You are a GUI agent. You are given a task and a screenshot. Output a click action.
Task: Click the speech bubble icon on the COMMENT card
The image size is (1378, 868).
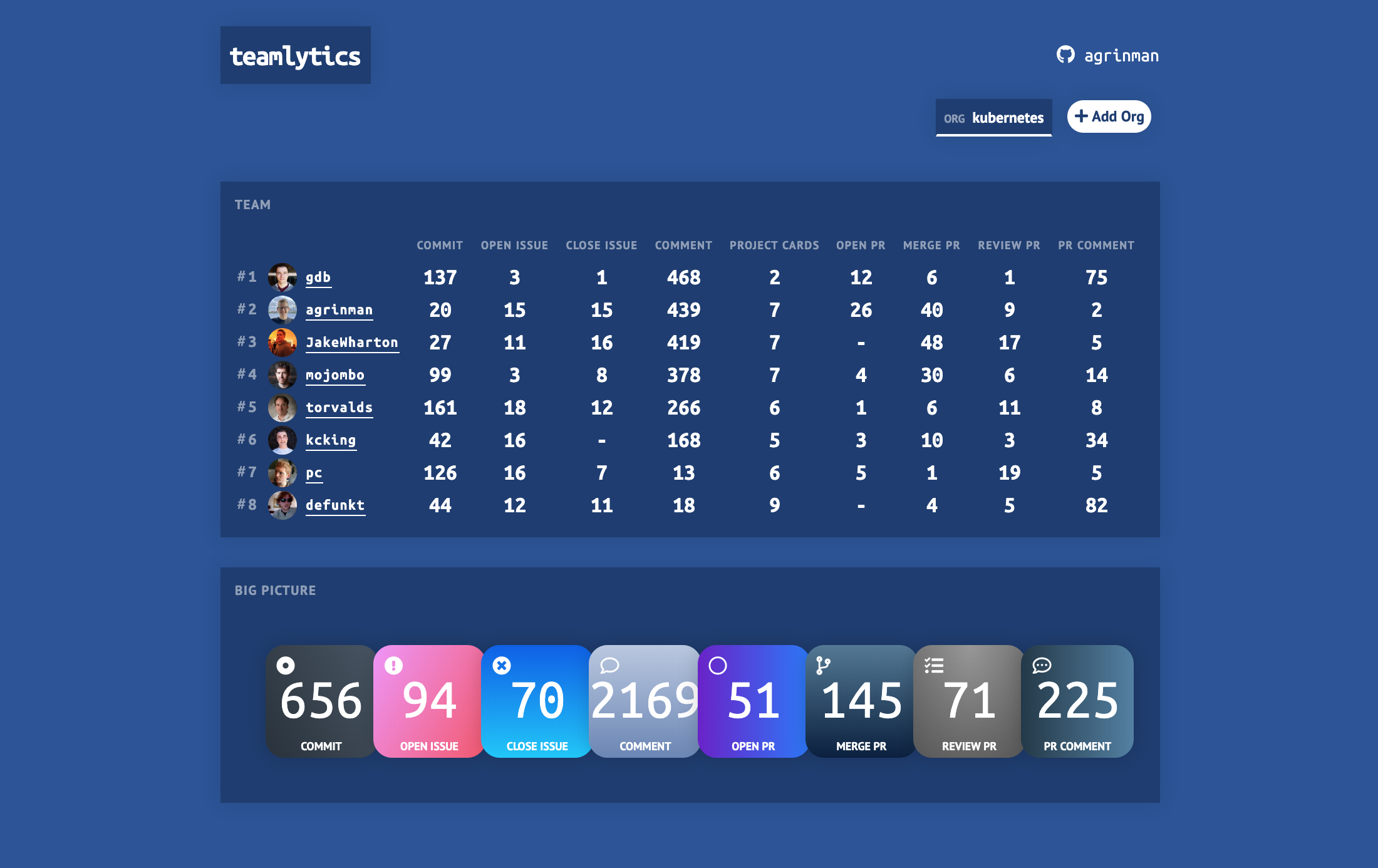point(611,667)
